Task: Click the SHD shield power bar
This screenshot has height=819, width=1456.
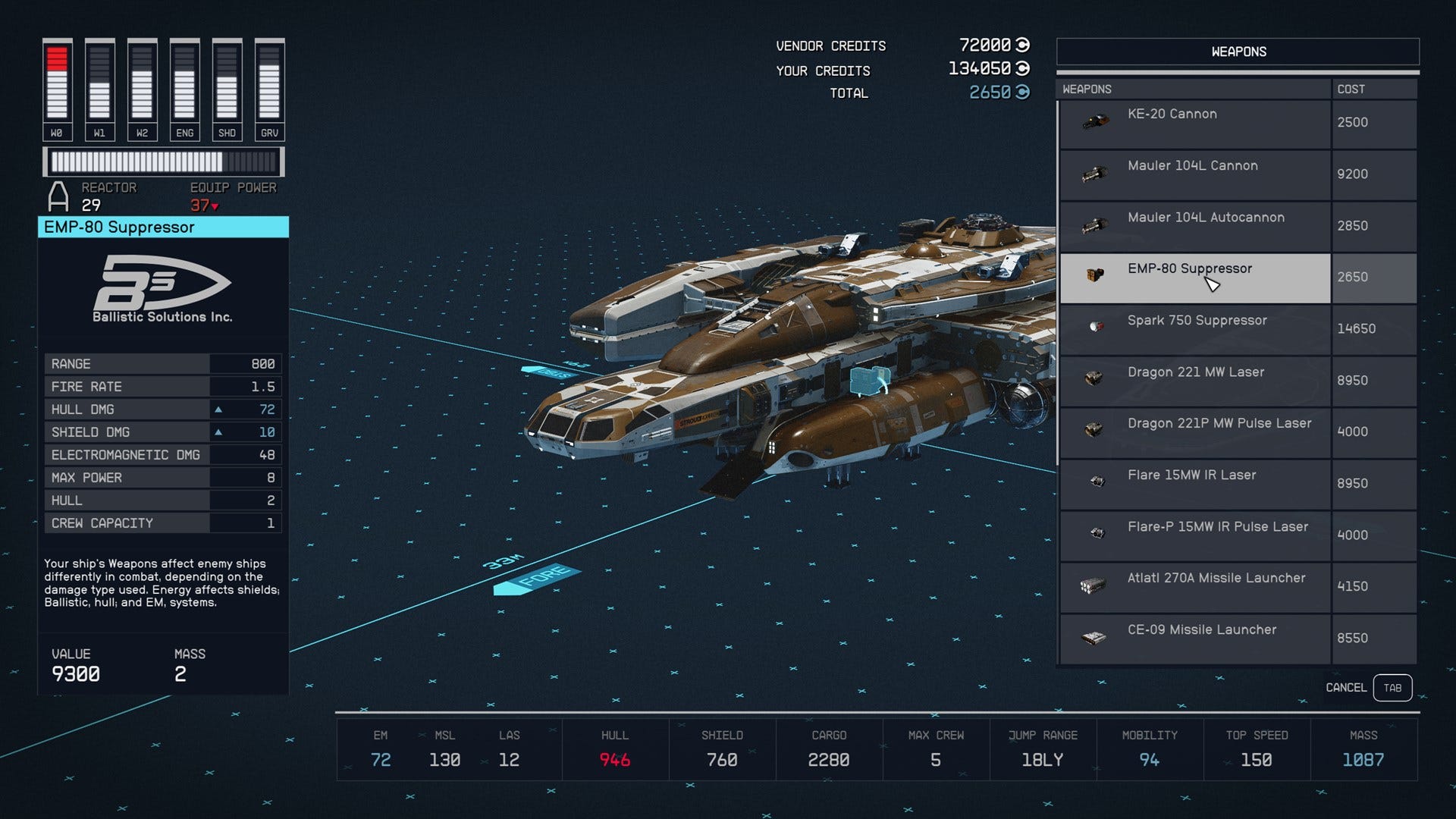Action: point(227,83)
